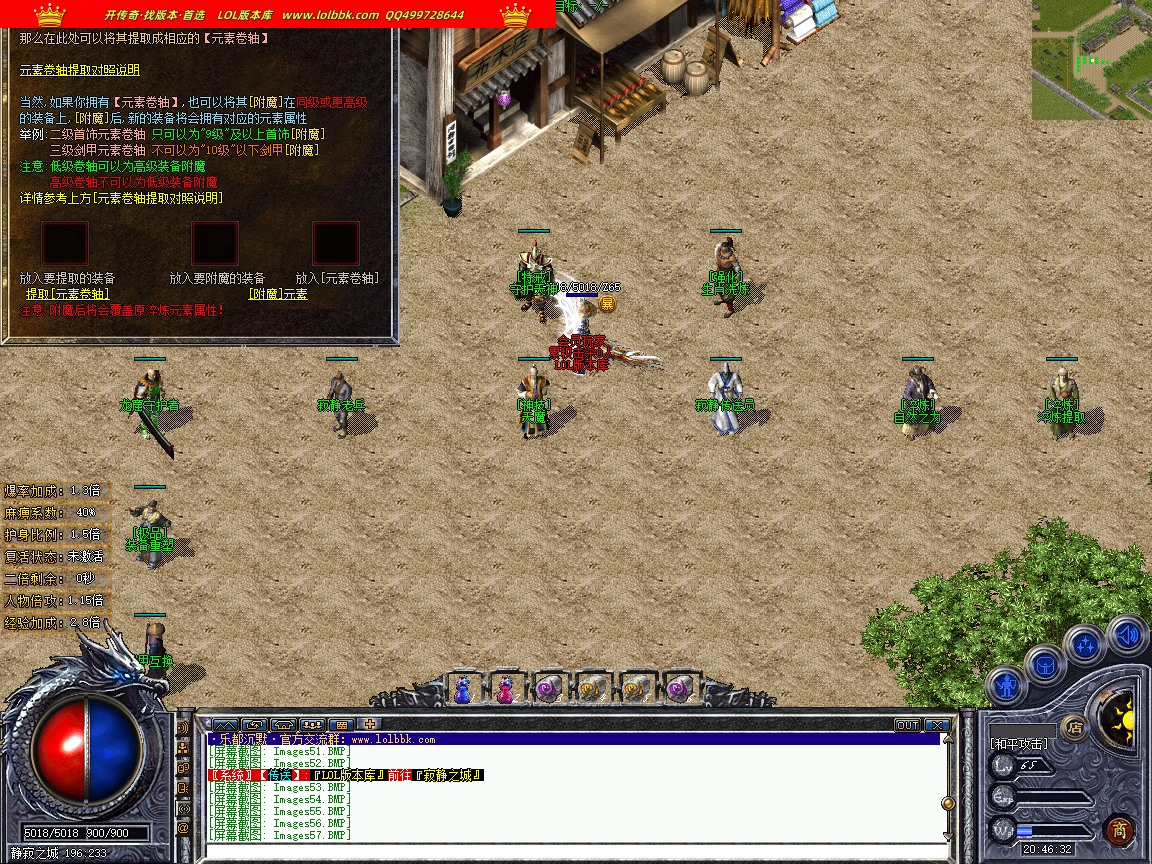Viewport: 1152px width, 864px height.
Task: Close the chat panel with X button
Action: pos(937,725)
